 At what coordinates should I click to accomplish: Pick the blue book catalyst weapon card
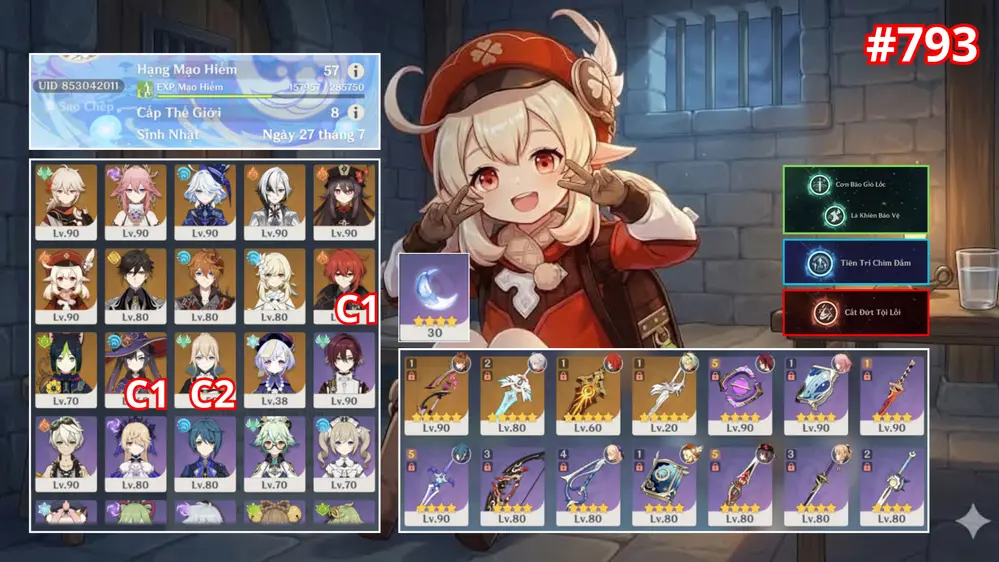point(664,485)
